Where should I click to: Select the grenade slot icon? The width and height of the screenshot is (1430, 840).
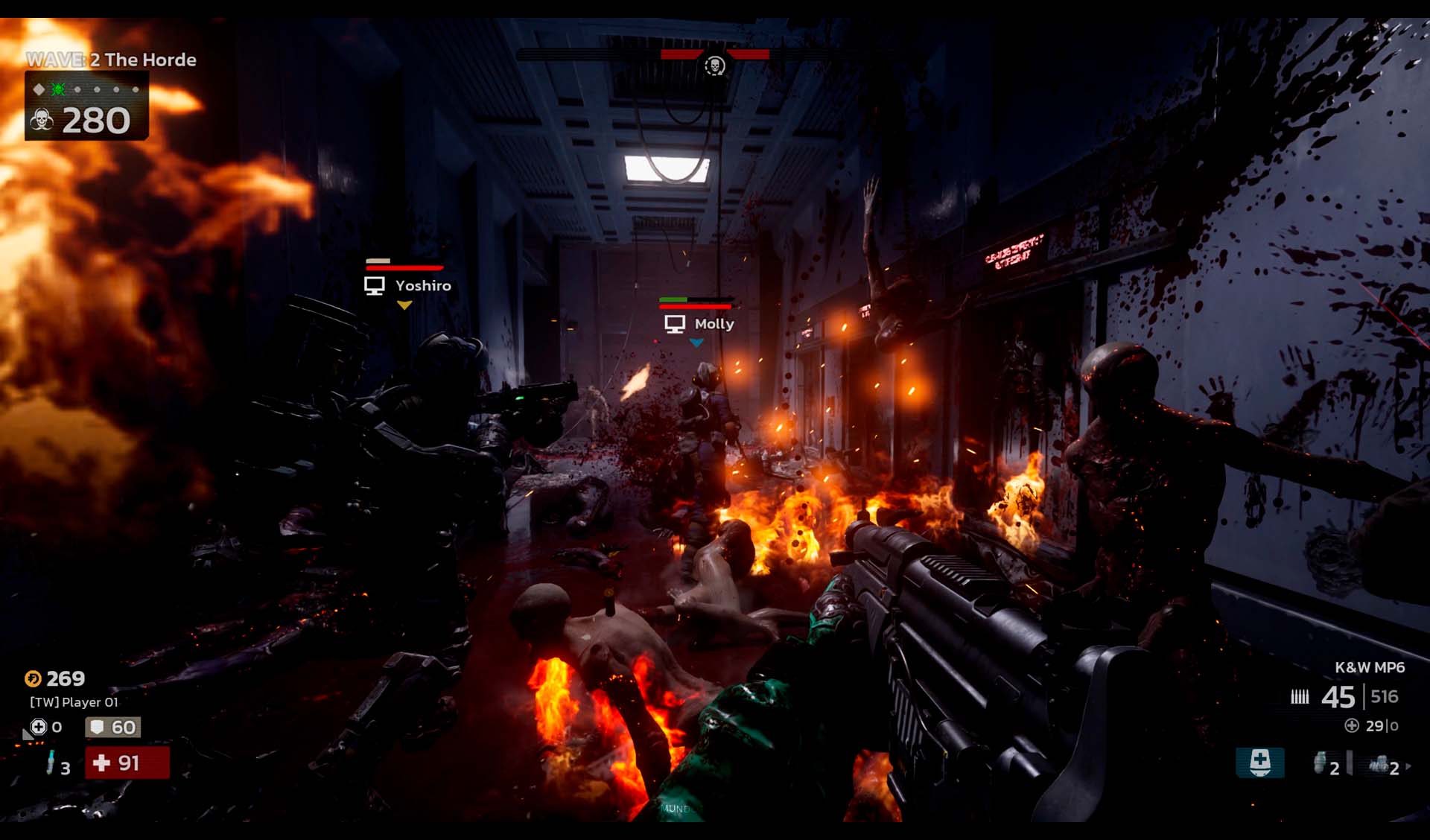(x=1321, y=763)
